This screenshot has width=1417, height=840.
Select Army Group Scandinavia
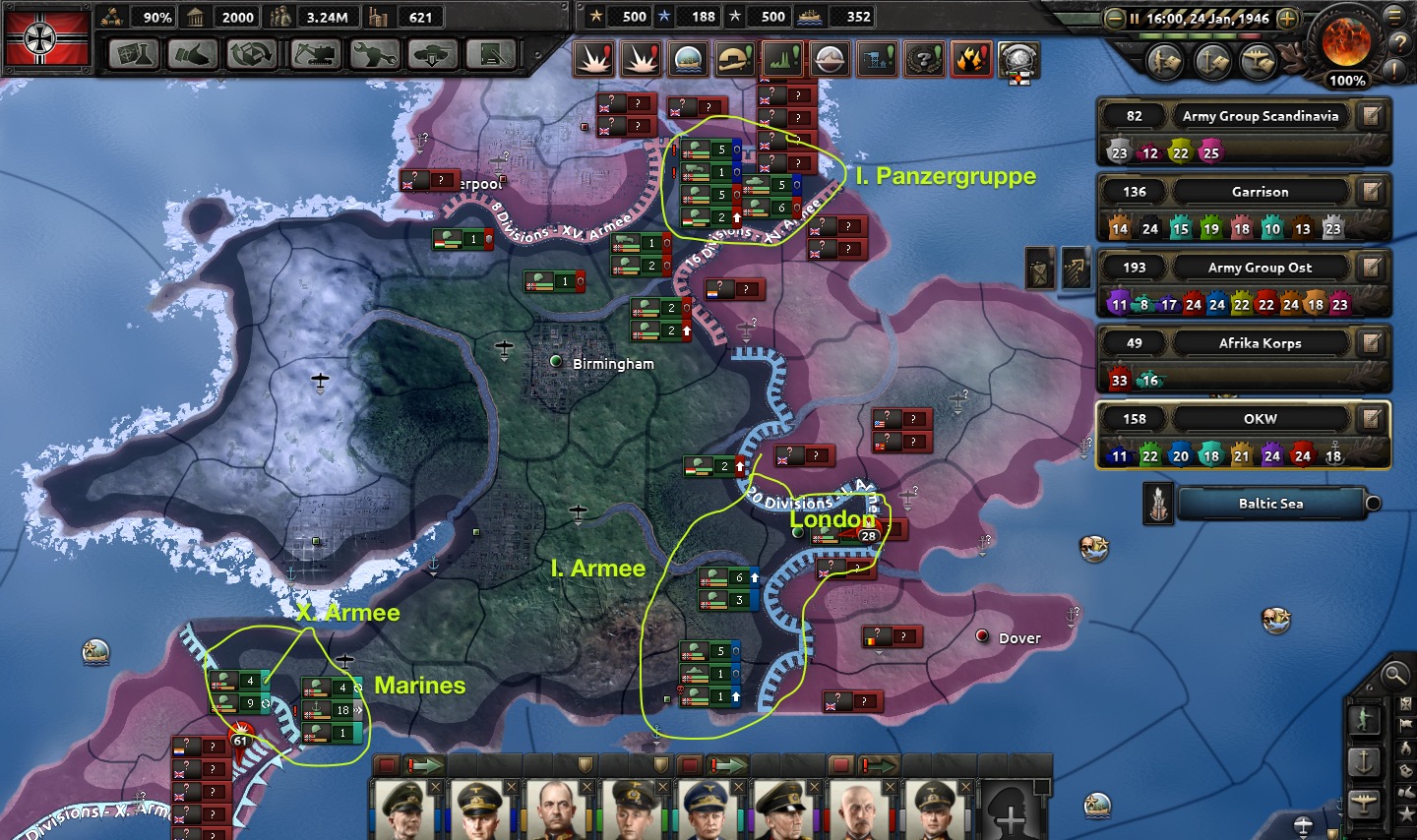(1260, 116)
